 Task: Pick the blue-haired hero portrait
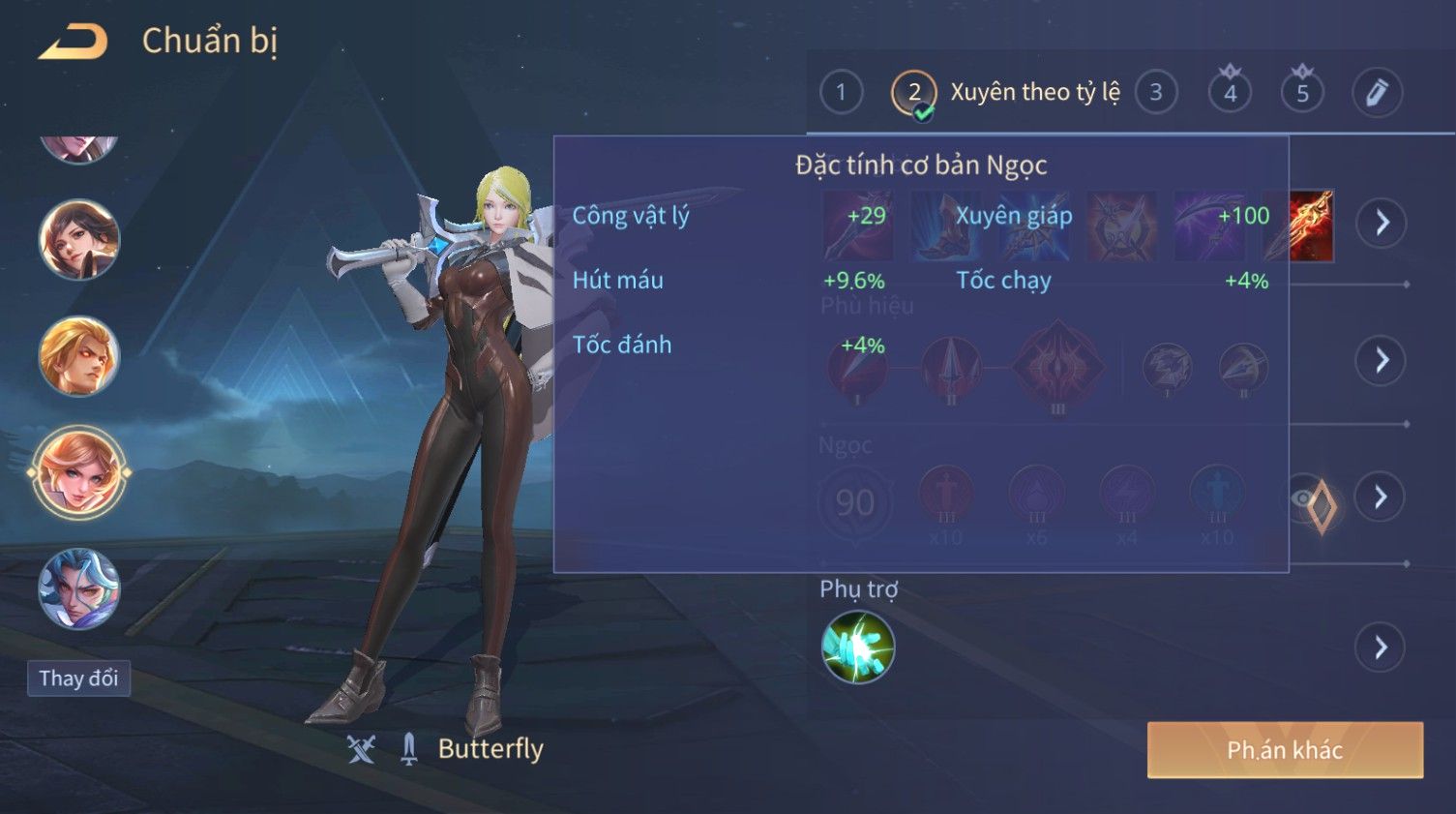[x=78, y=588]
